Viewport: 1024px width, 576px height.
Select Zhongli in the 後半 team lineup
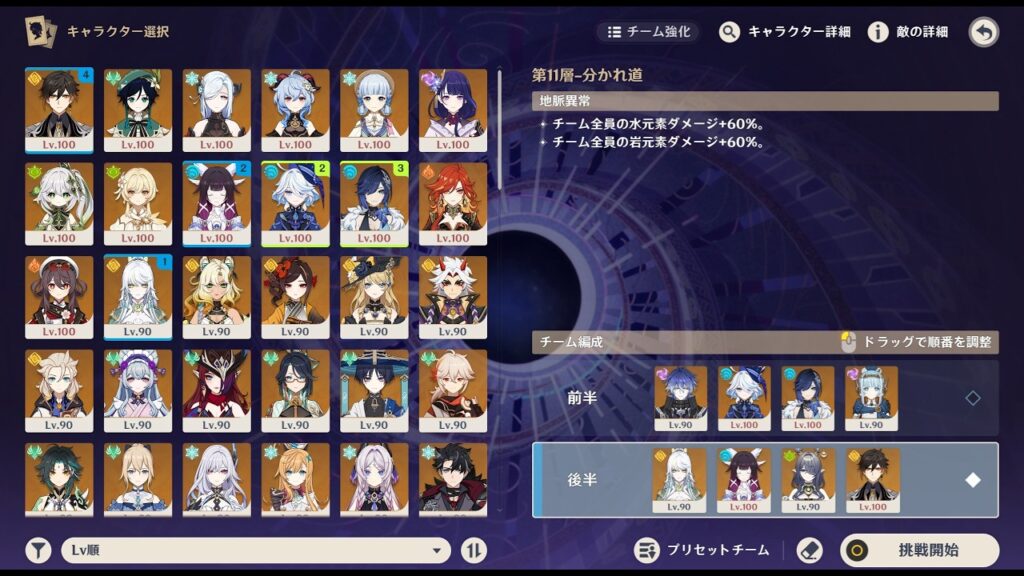click(x=872, y=480)
